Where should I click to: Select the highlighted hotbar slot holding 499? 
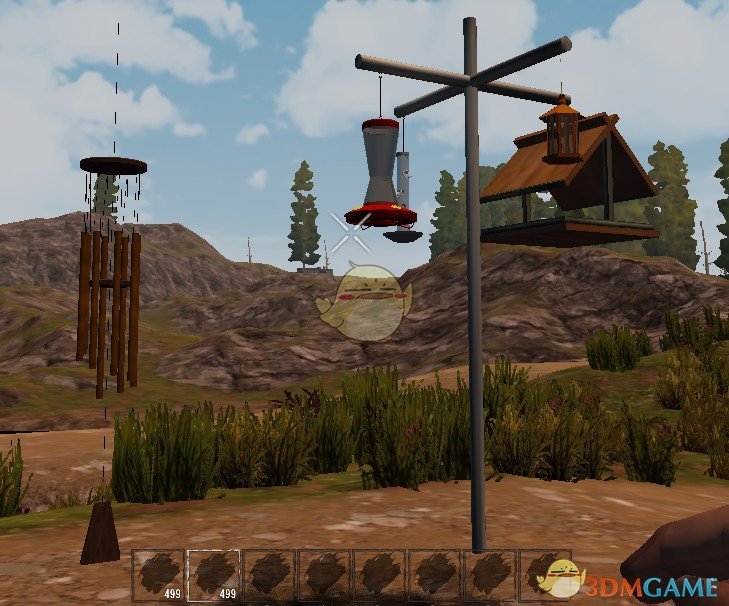(214, 575)
